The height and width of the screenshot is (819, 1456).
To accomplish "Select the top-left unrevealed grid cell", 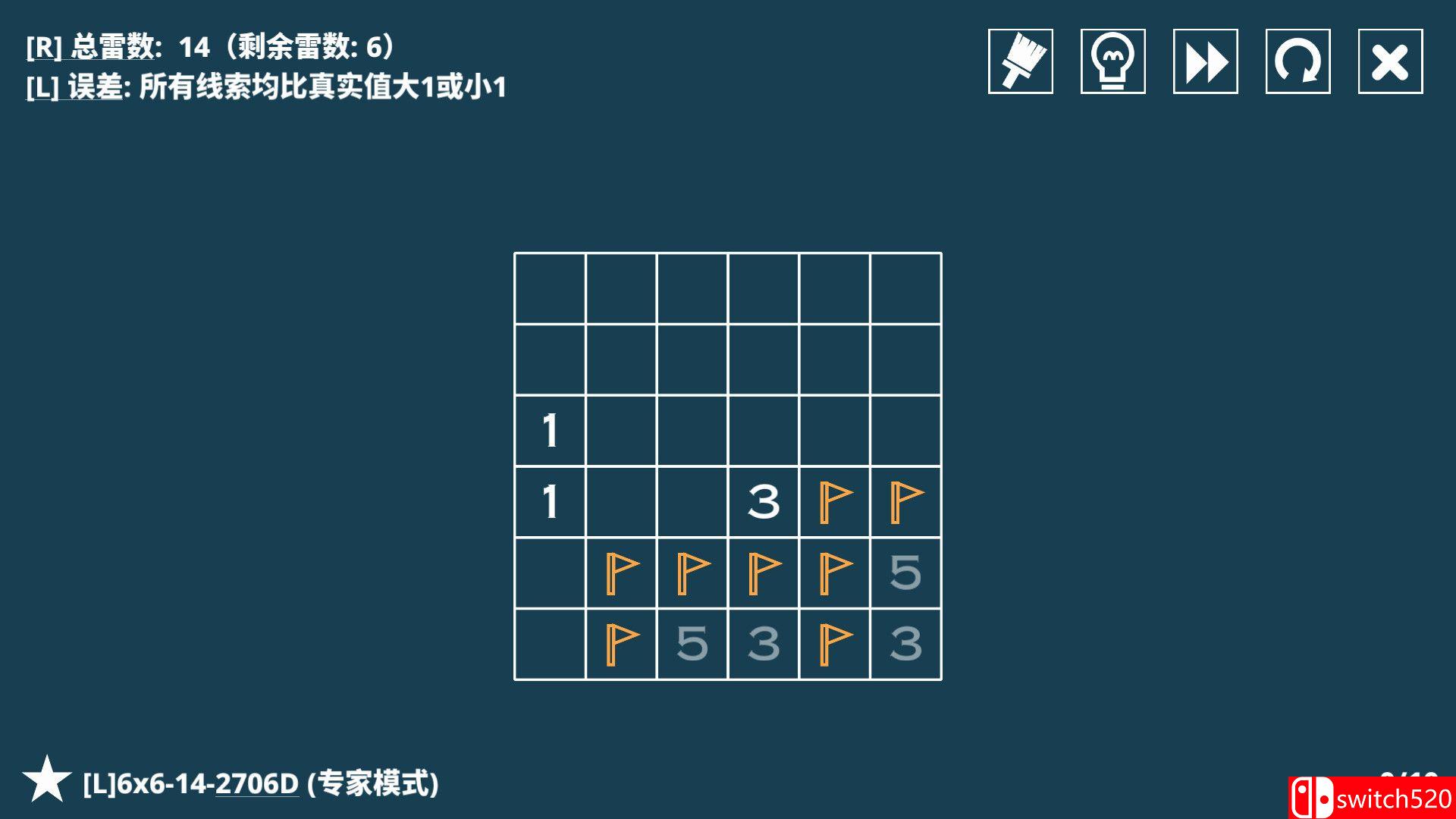I will [x=551, y=287].
